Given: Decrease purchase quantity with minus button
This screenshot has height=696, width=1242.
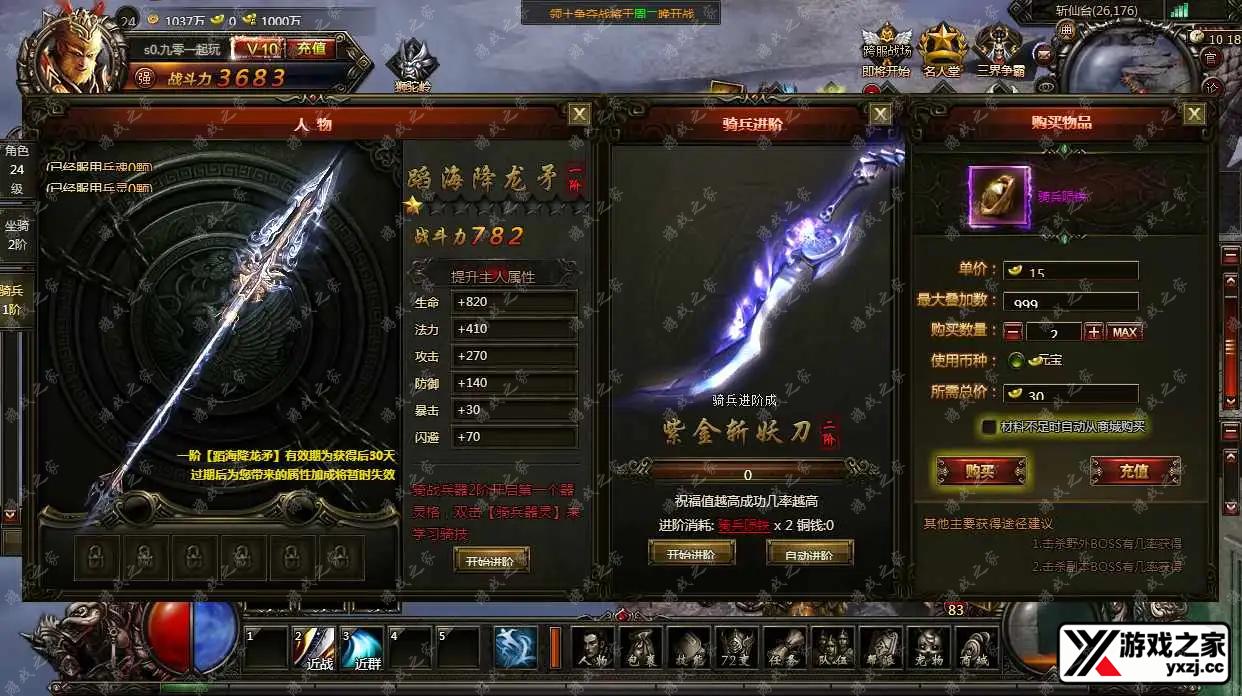Looking at the screenshot, I should [1013, 332].
